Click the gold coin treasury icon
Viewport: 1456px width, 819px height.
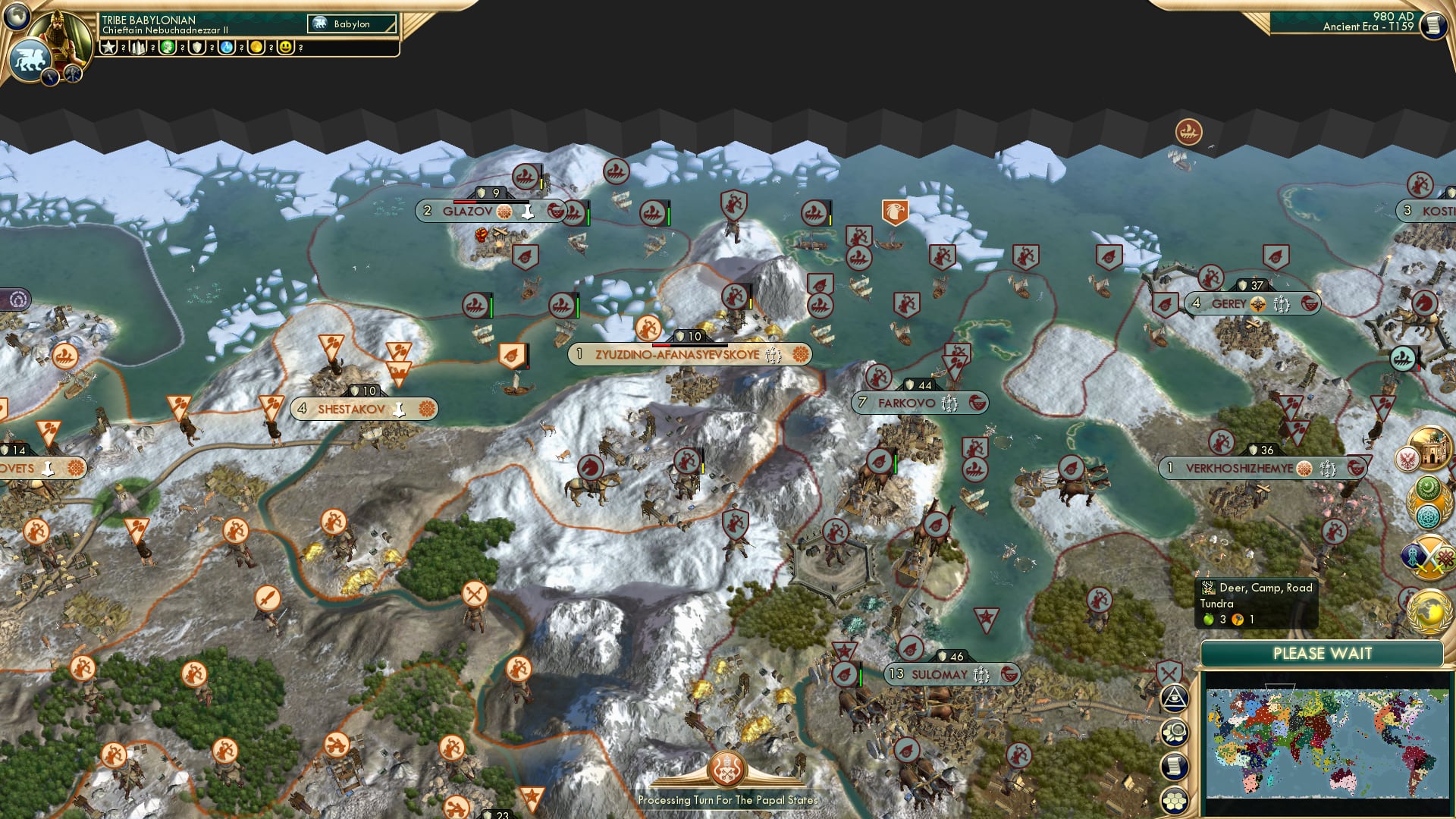pos(256,47)
